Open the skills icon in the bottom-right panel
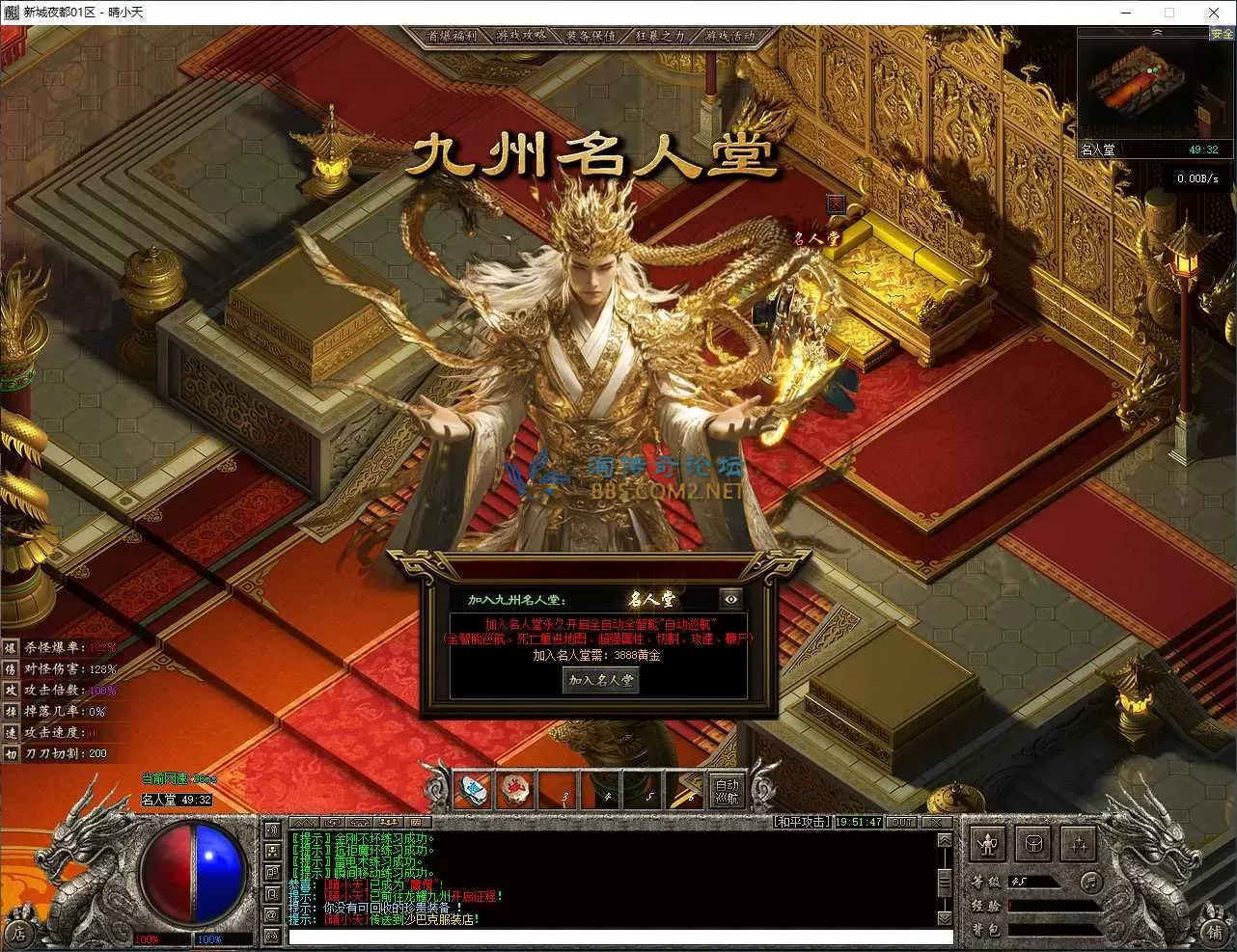Screen dimensions: 1237x952 click(x=1077, y=844)
